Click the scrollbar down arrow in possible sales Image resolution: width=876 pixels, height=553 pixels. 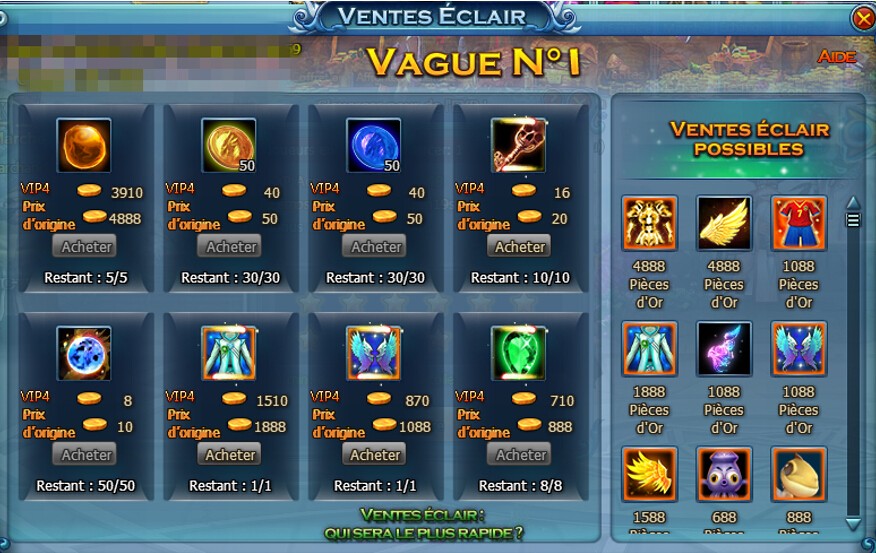(853, 523)
